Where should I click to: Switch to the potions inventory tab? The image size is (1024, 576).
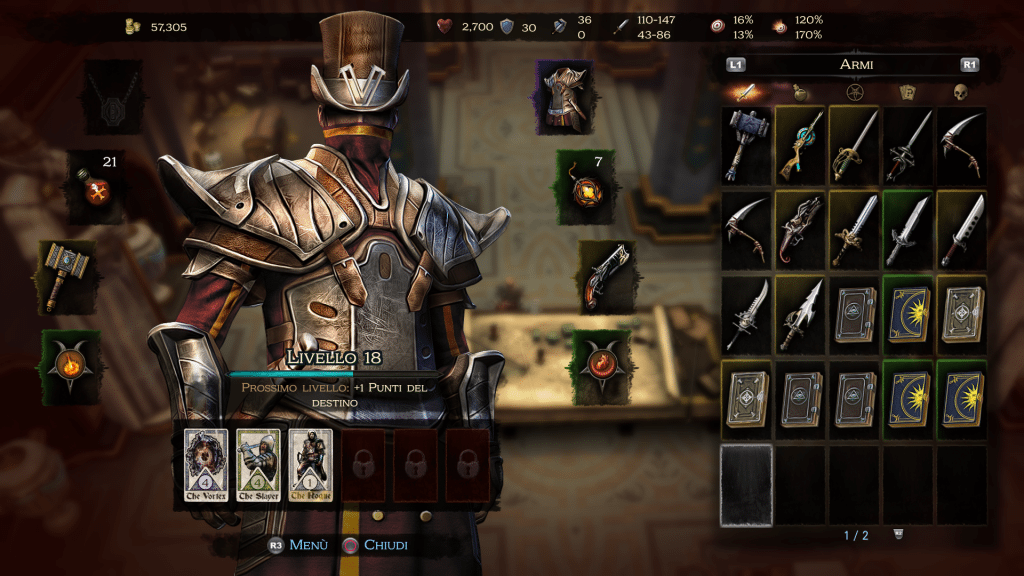click(x=800, y=93)
